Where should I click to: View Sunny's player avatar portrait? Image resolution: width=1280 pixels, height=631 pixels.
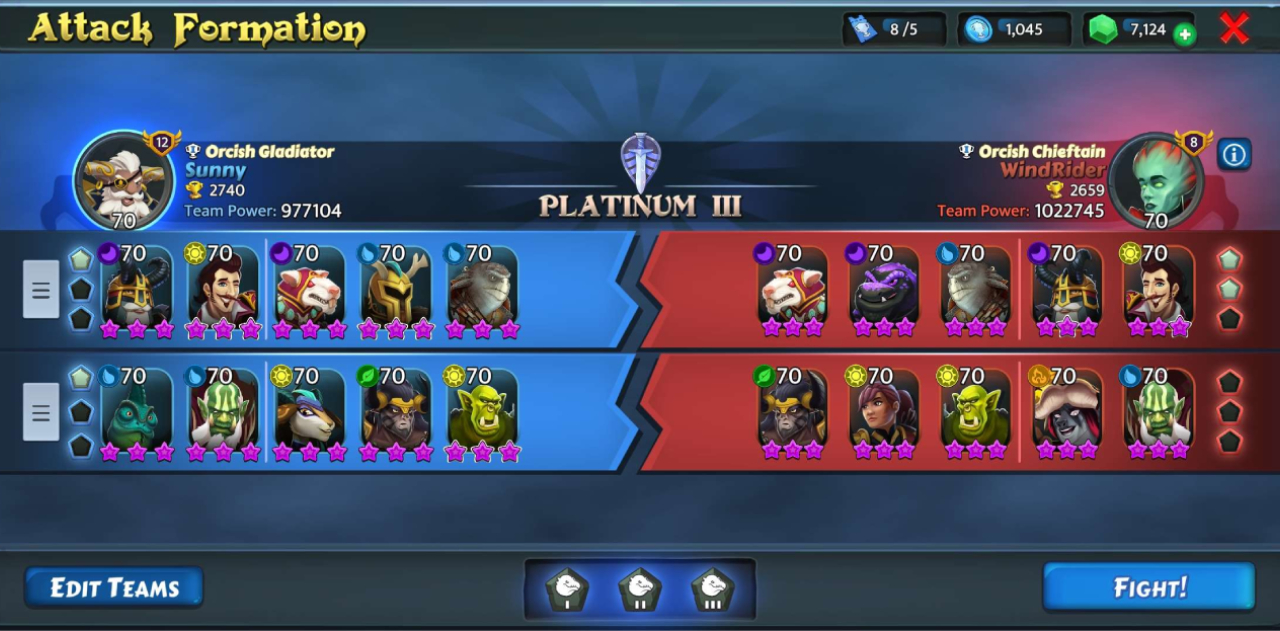(124, 182)
